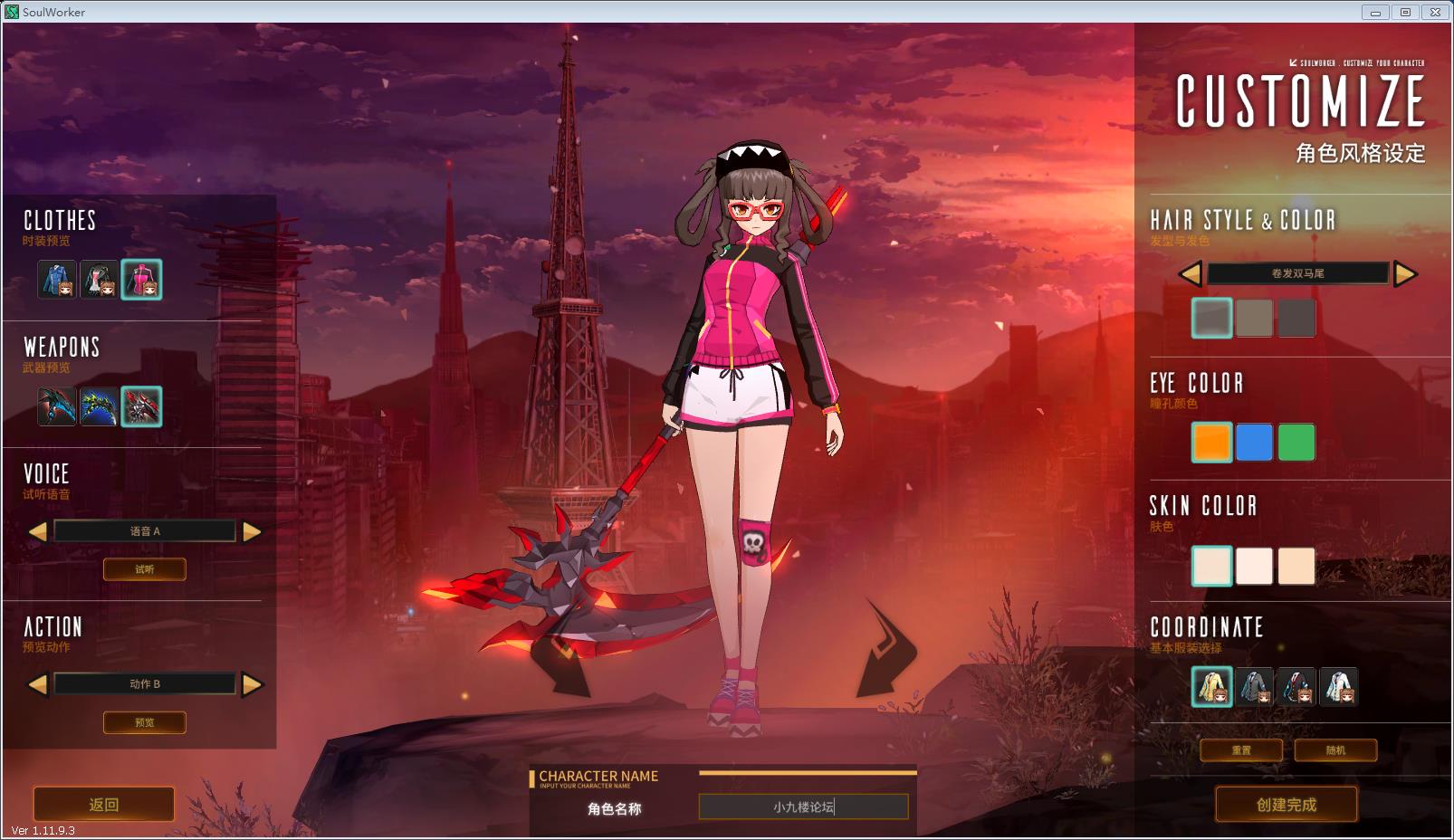Pick the peach skin color swatch
Screen dimensions: 1454x840
pos(1296,566)
